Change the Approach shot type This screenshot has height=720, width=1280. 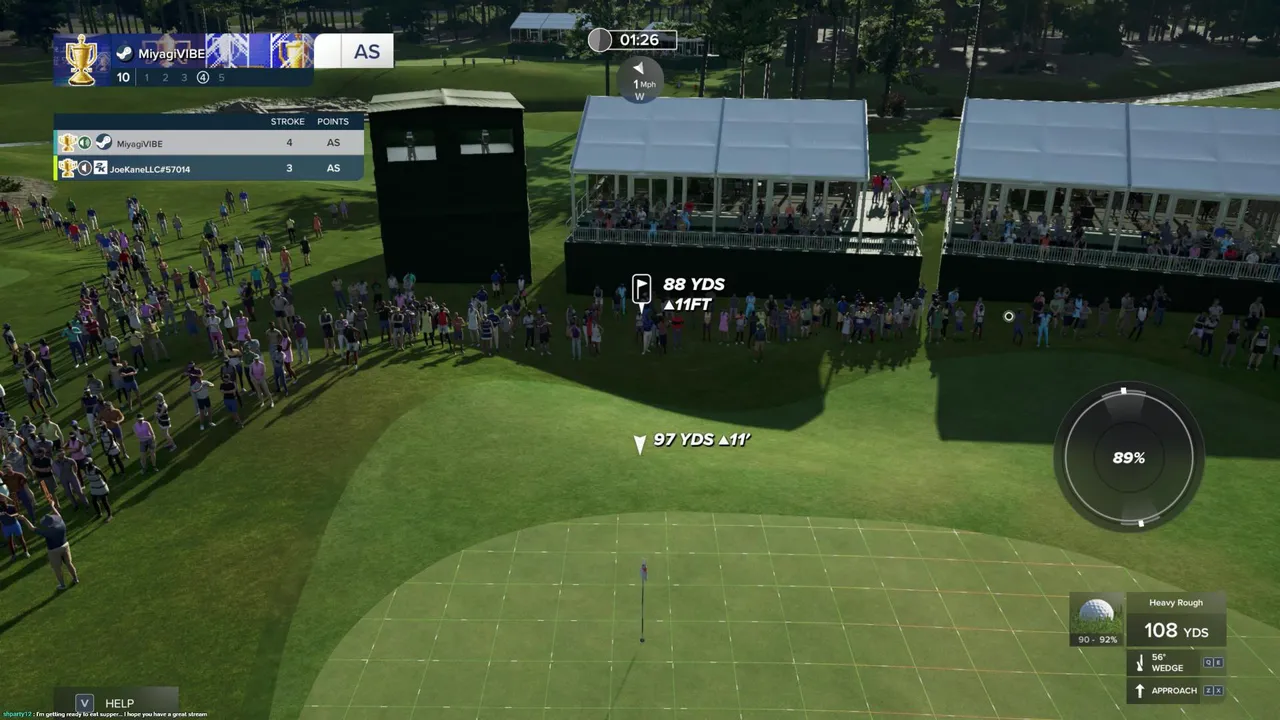(x=1173, y=690)
